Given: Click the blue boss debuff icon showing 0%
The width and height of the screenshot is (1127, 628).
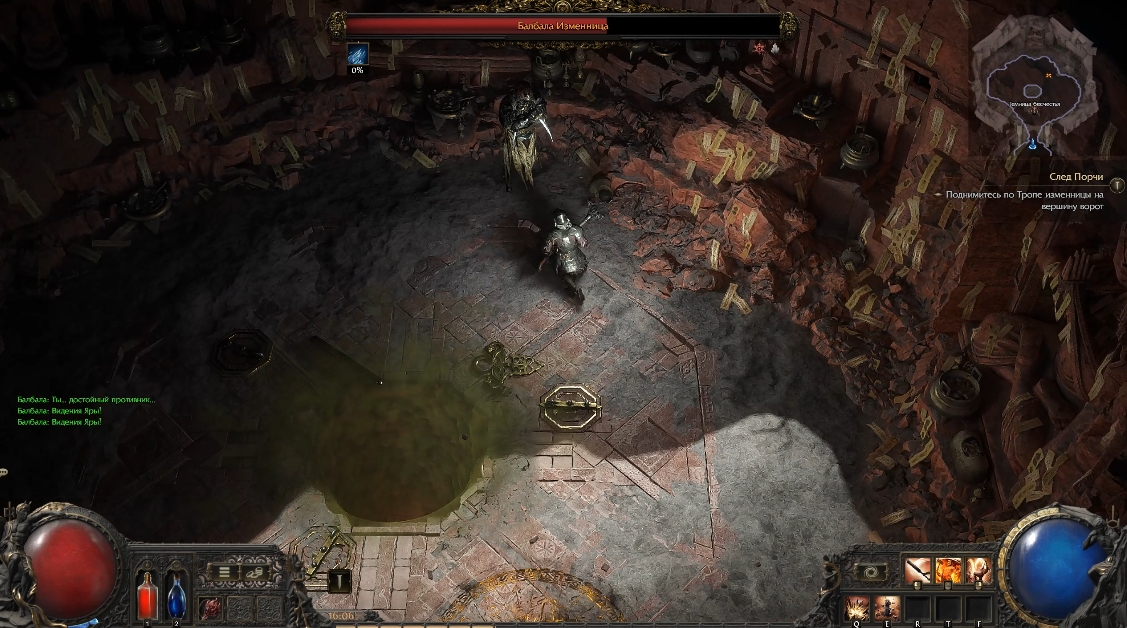Looking at the screenshot, I should coord(357,54).
